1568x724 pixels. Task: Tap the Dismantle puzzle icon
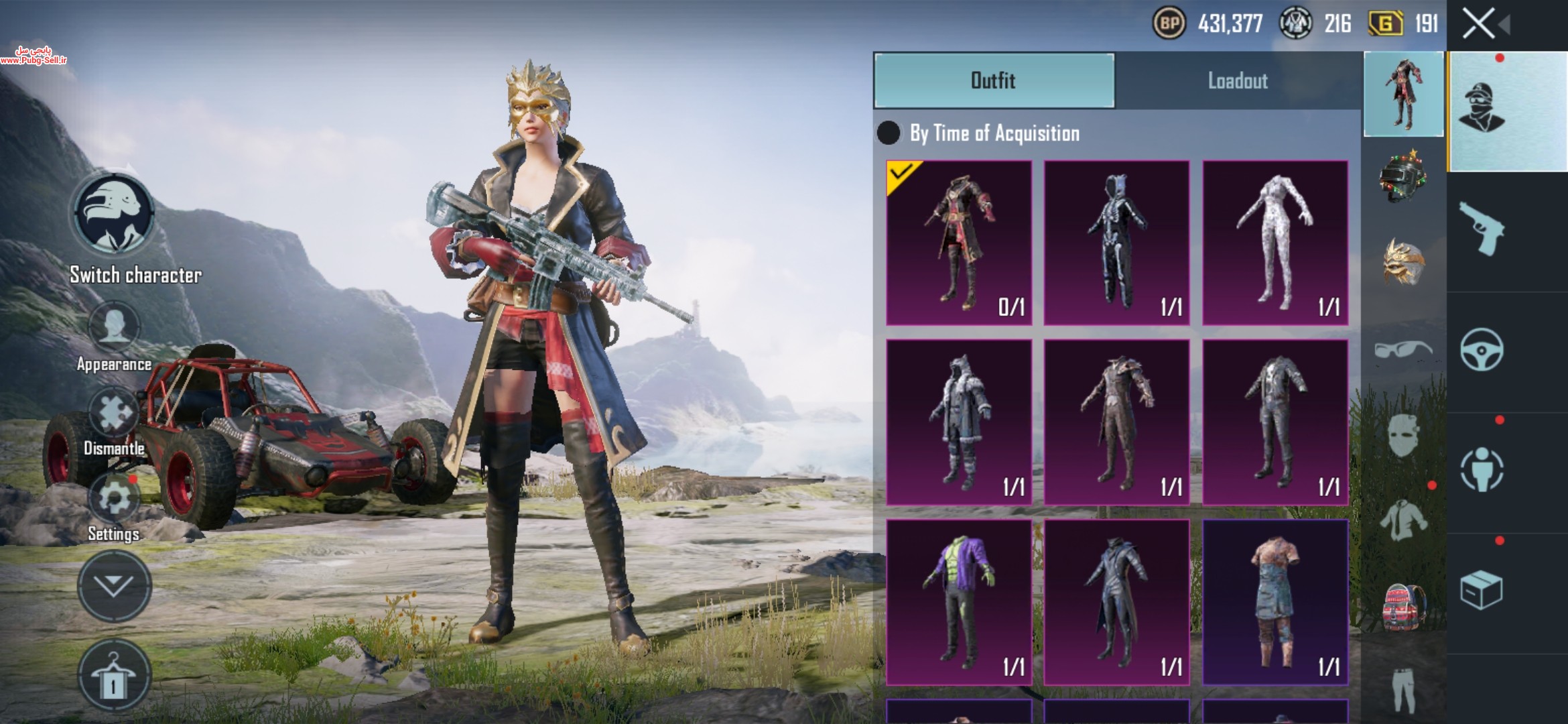[114, 412]
